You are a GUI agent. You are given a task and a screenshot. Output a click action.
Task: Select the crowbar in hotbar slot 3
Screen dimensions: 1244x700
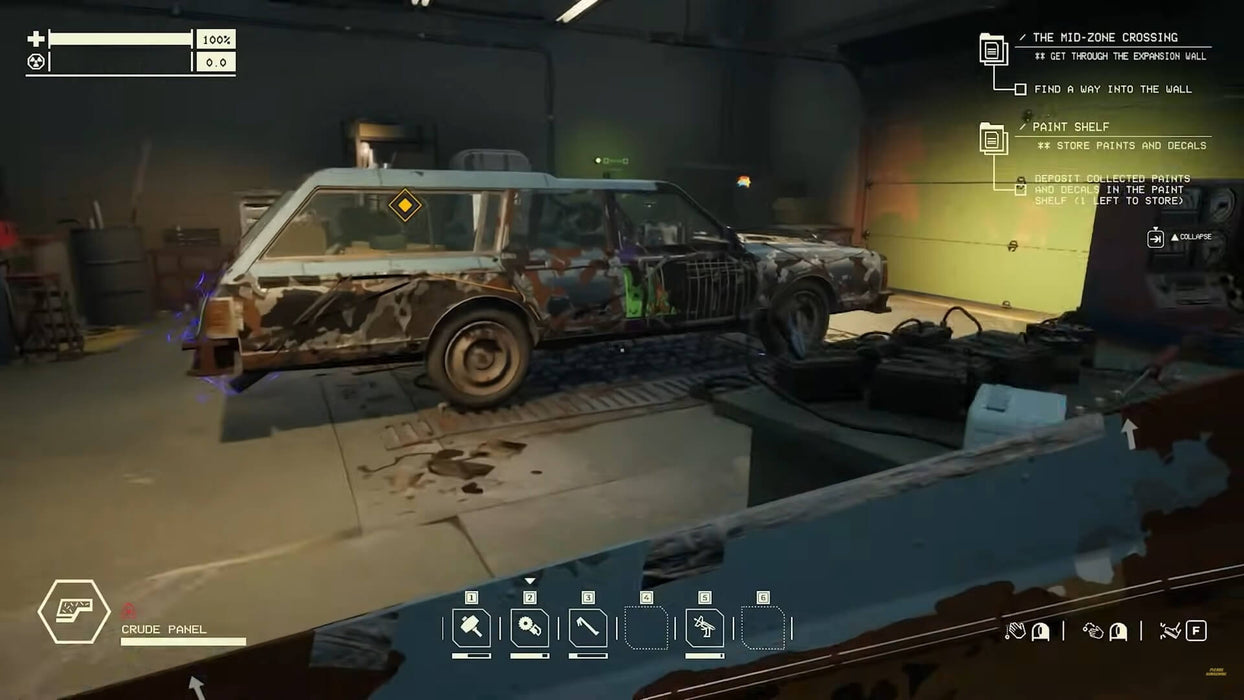[588, 628]
